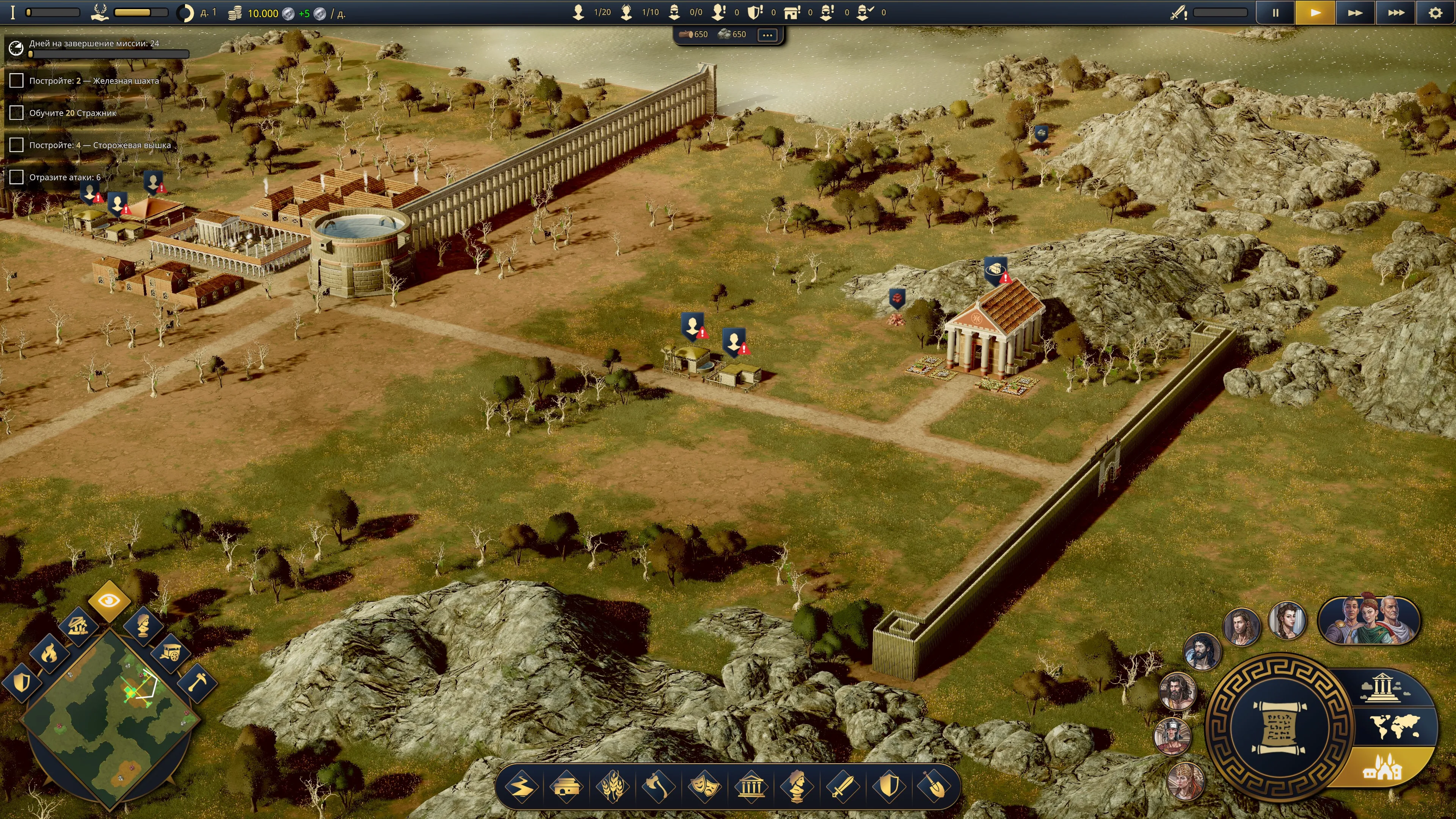Open settings with the gear icon
Screen dimensions: 1456x819
pyautogui.click(x=1435, y=13)
